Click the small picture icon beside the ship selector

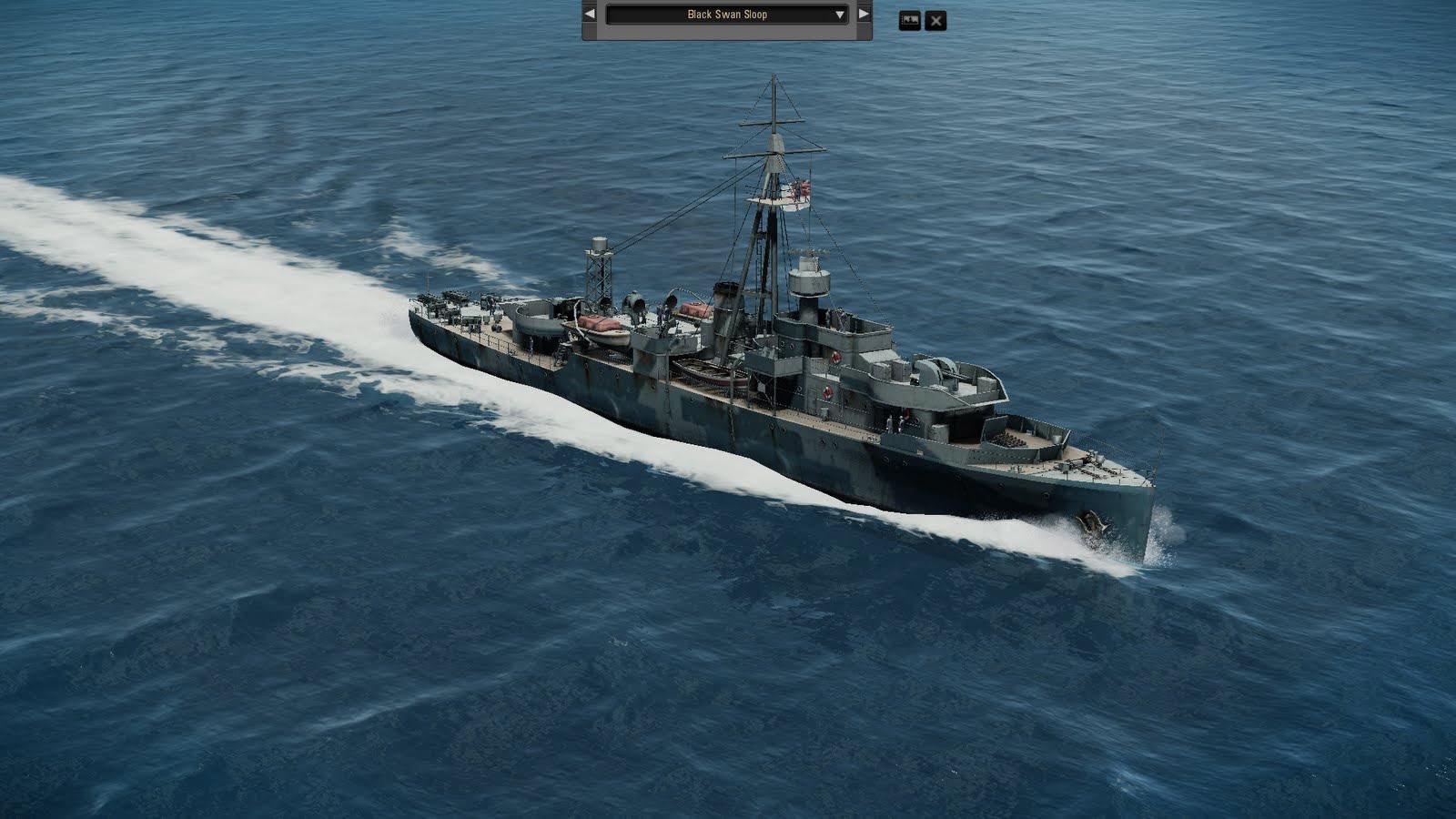tap(909, 20)
